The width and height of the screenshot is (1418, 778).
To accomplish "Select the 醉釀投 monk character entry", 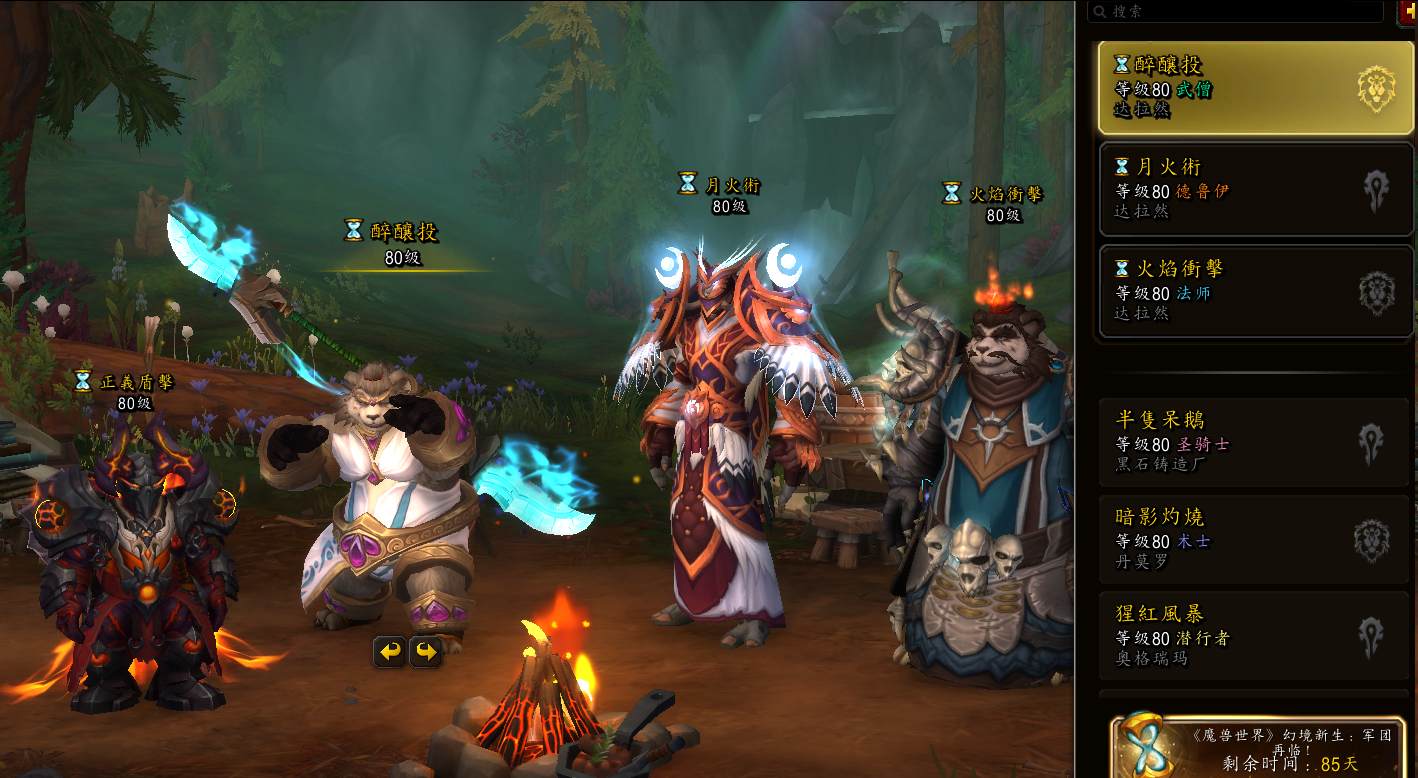I will click(x=1255, y=88).
